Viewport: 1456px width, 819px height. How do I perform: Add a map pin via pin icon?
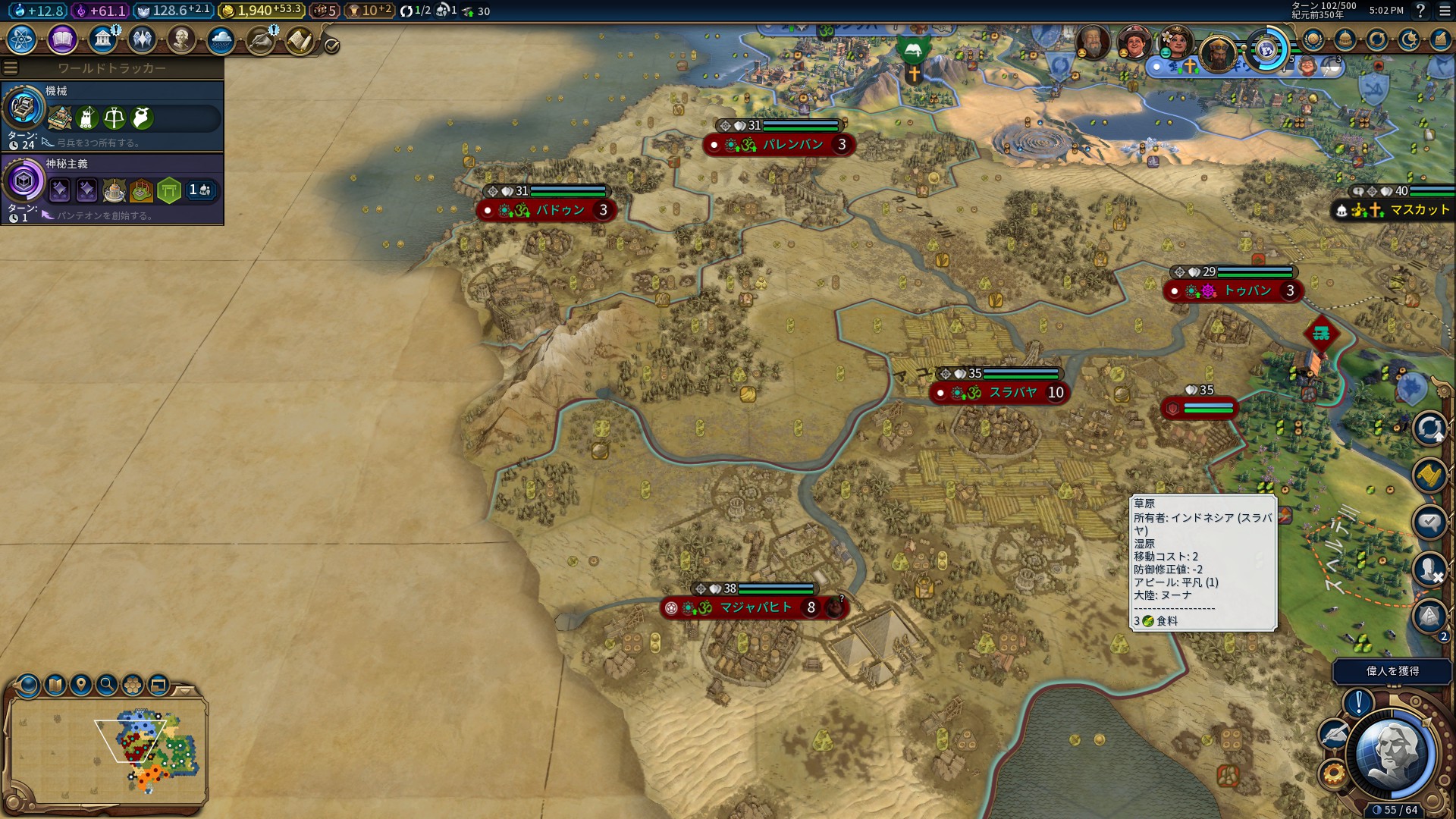[x=81, y=686]
